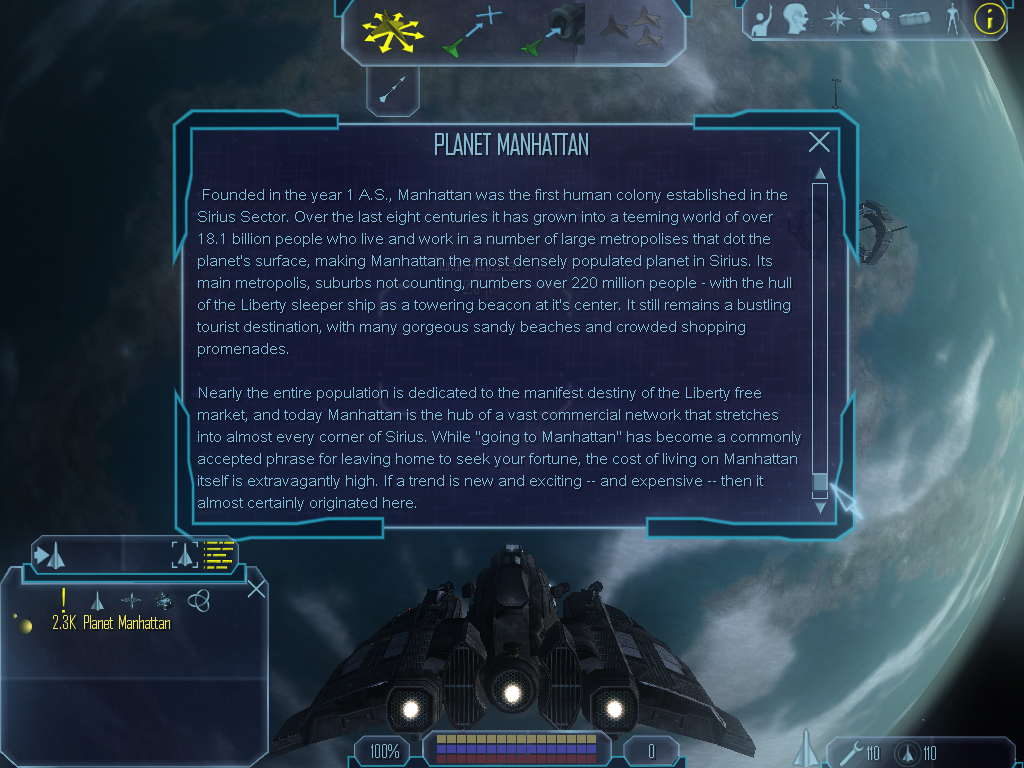Select the Join Formation maneuver icon
1024x768 pixels.
pyautogui.click(x=632, y=29)
